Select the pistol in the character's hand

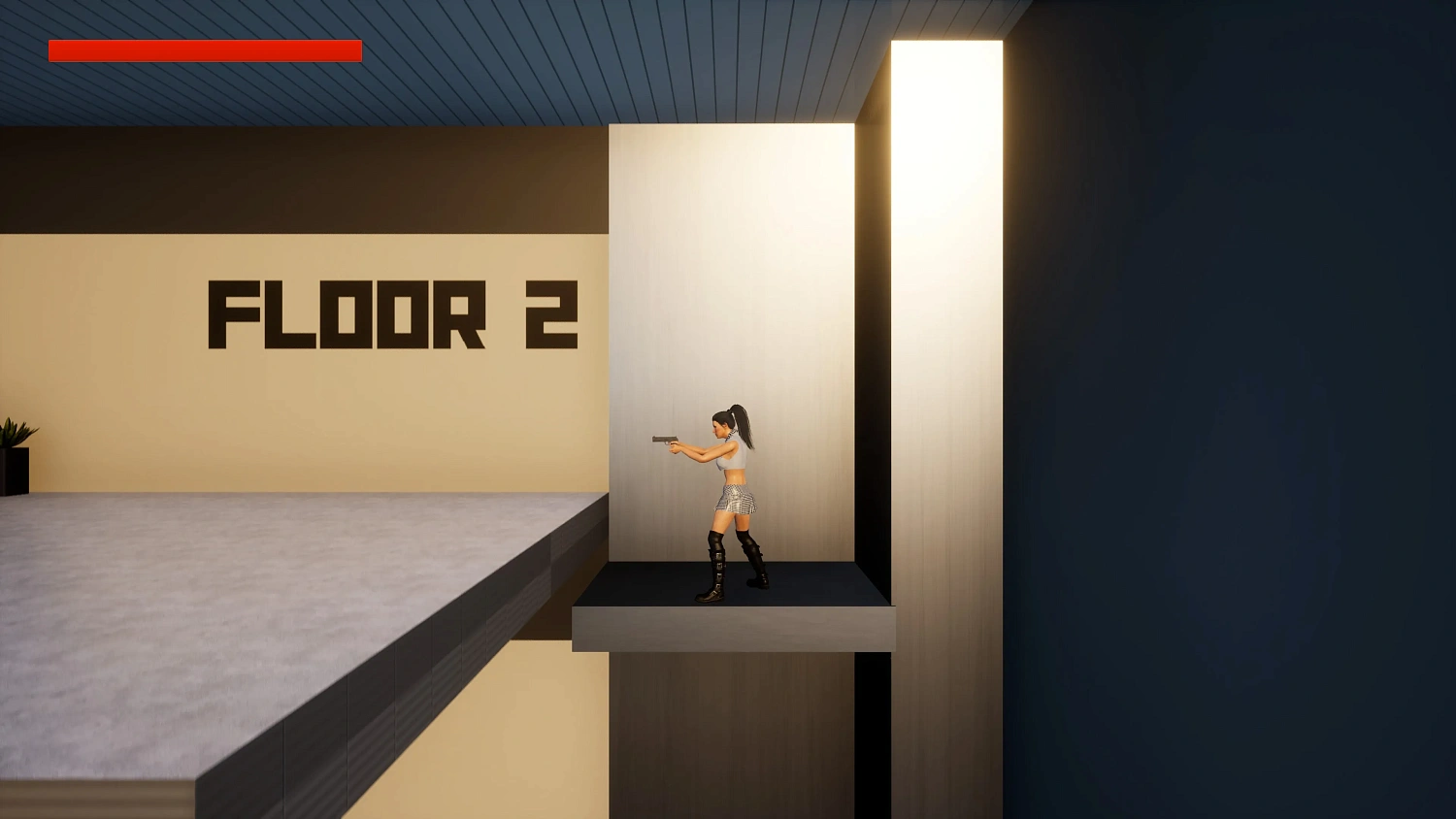click(668, 442)
